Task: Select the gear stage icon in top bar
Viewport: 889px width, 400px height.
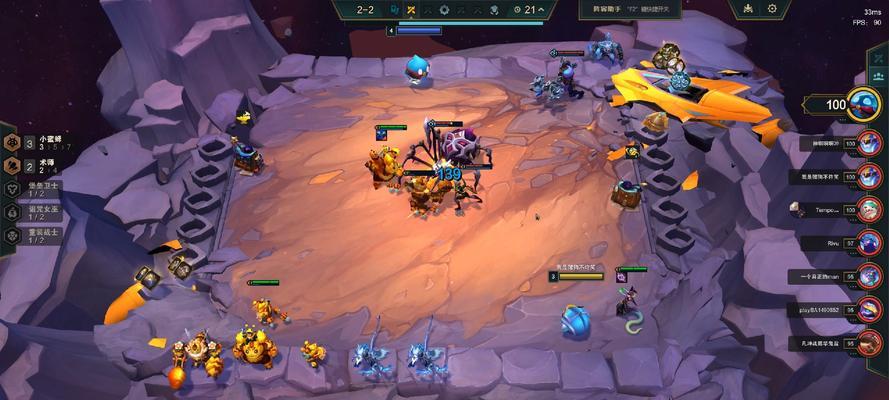Action: pos(444,10)
